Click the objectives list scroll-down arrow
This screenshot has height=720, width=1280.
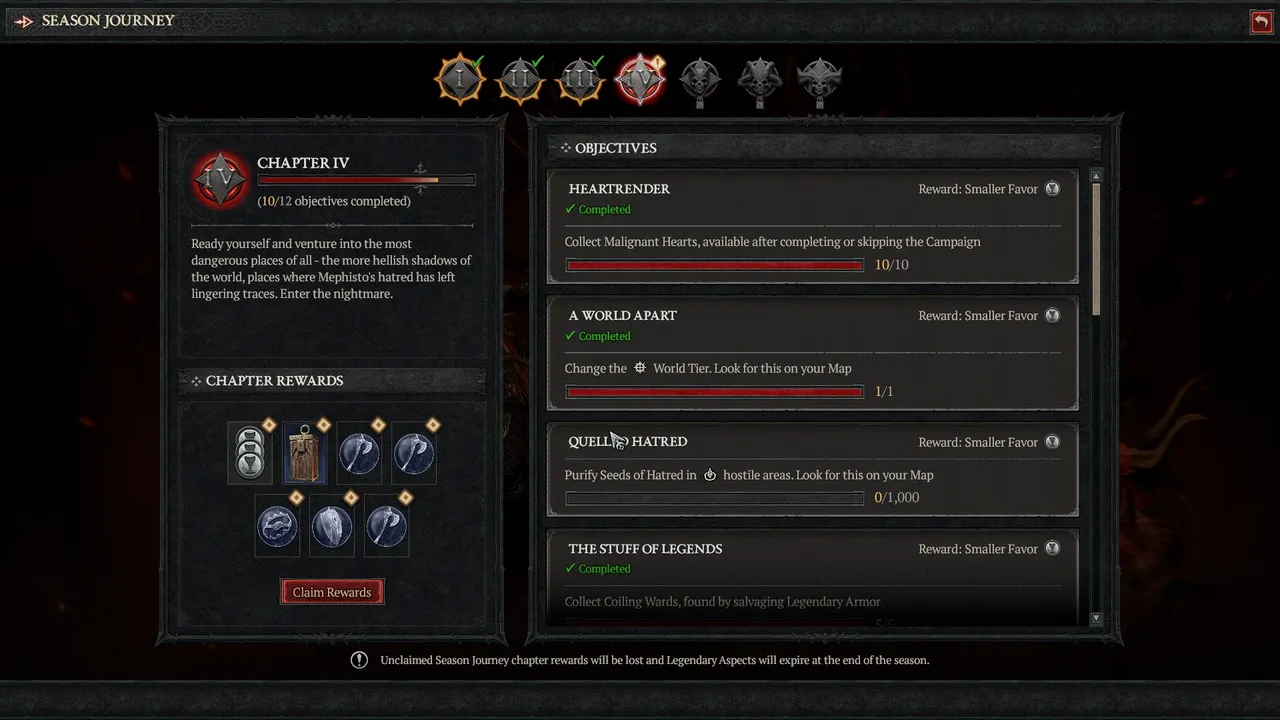click(1096, 619)
